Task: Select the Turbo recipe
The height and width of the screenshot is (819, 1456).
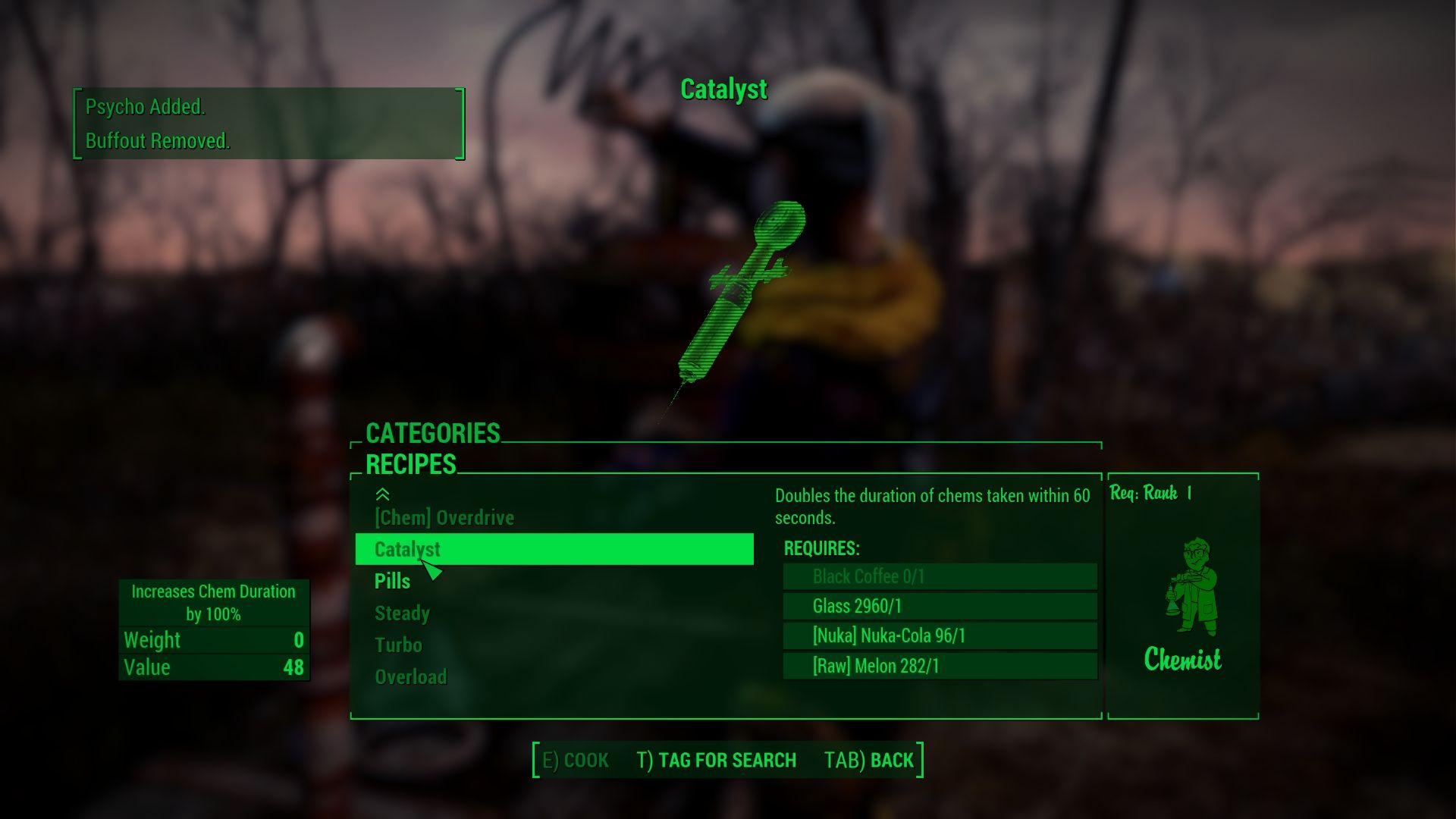Action: (397, 645)
